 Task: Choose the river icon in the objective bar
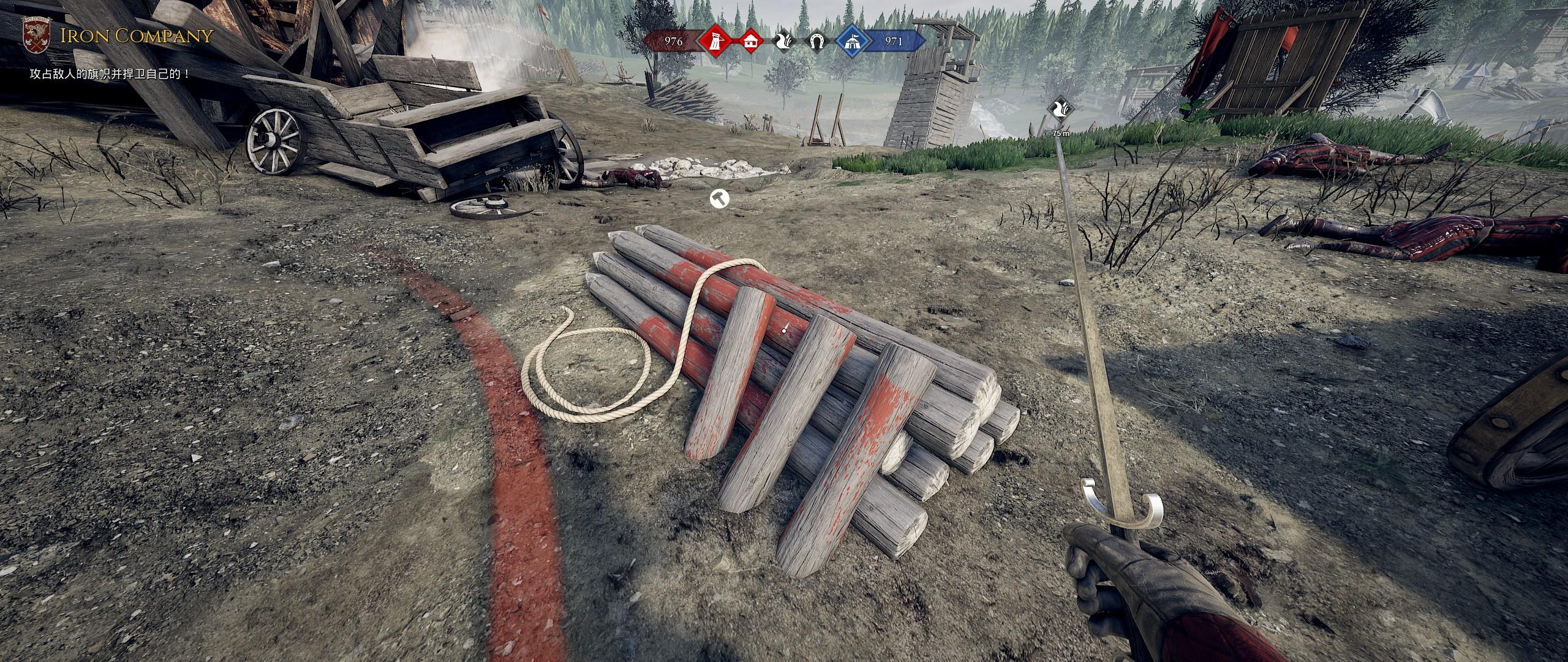click(x=784, y=41)
